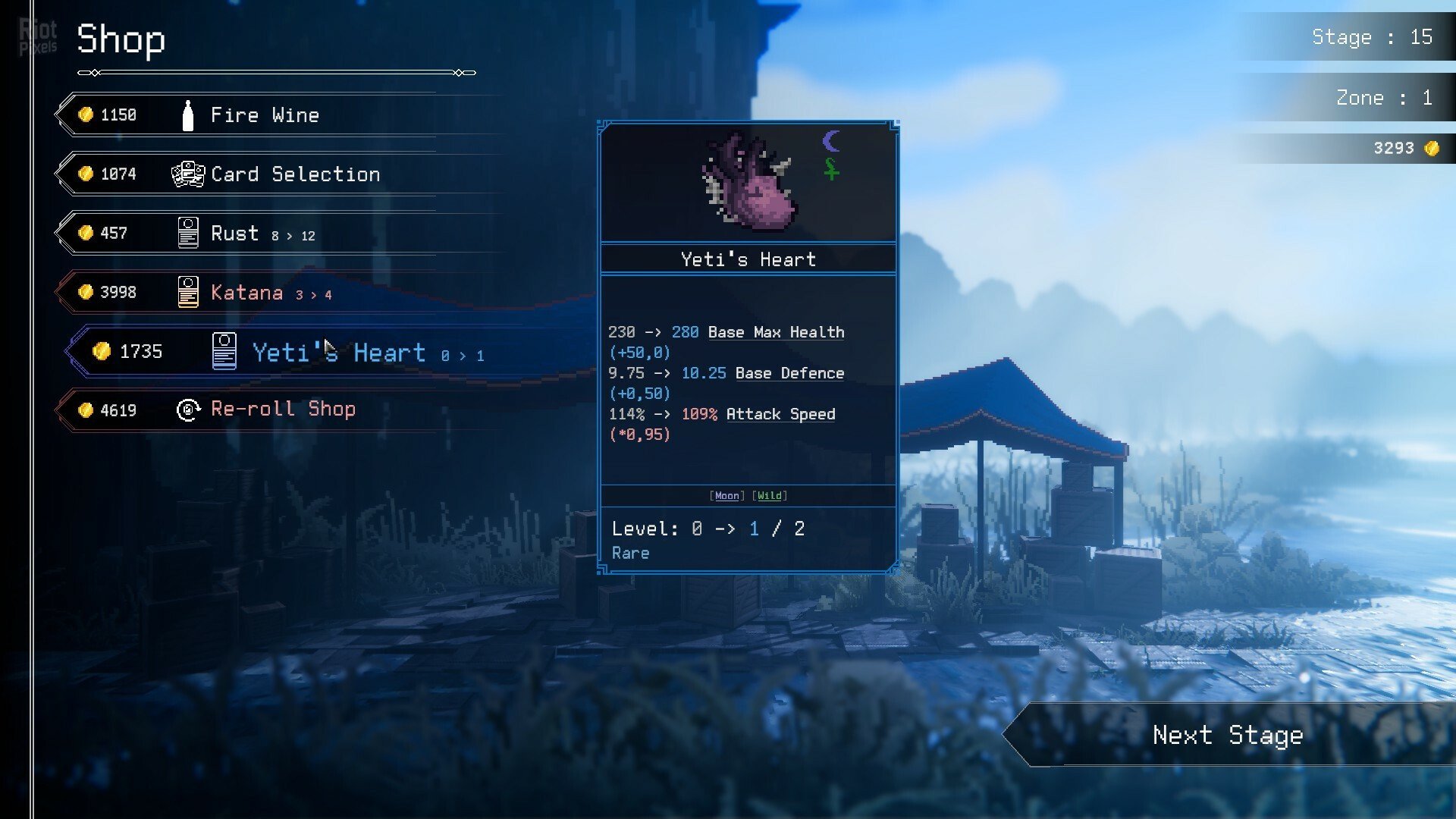Click the Wild tag link
This screenshot has width=1456, height=819.
click(x=770, y=496)
